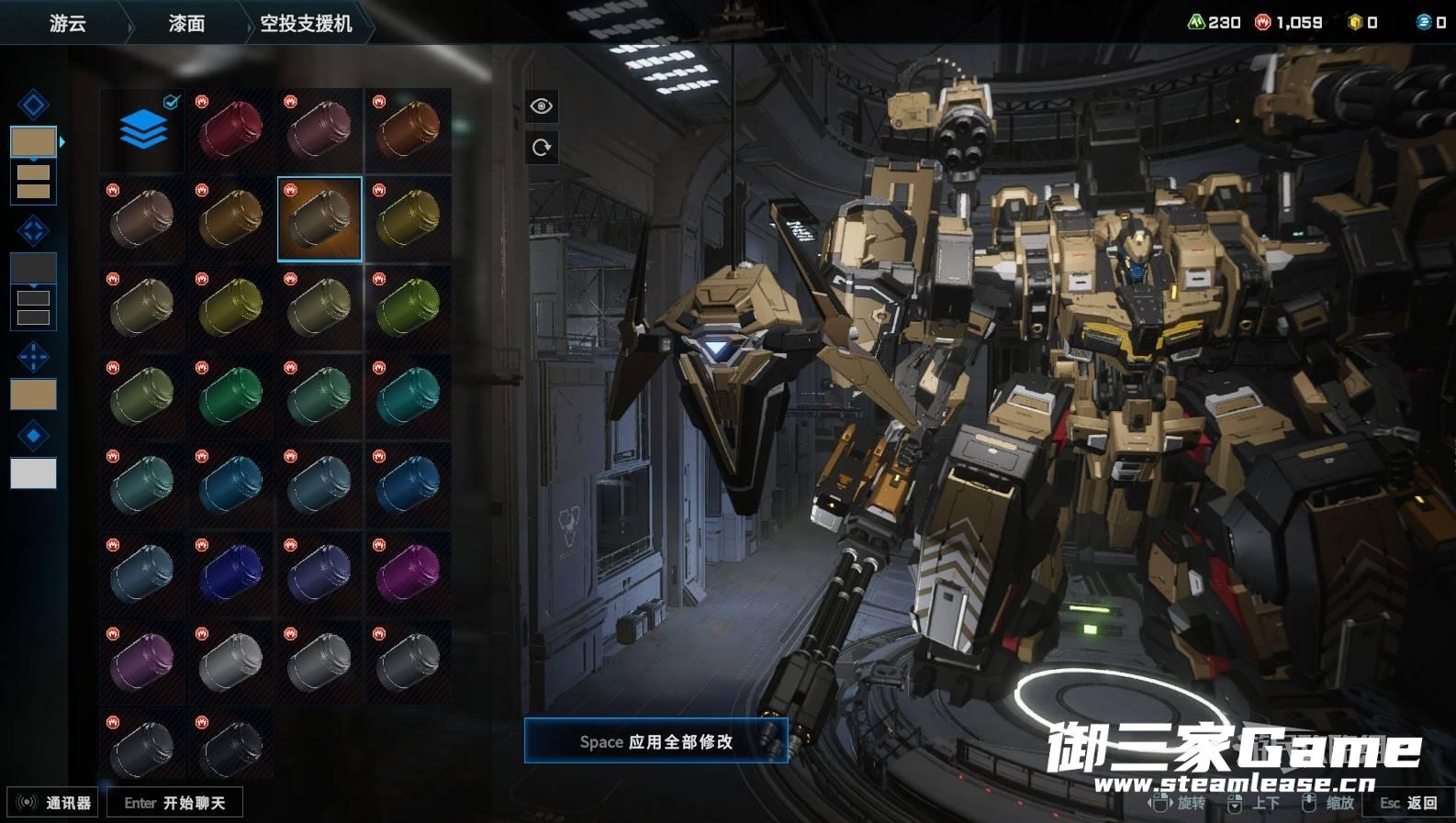Choose the silver gray paint can
The image size is (1456, 823).
tap(230, 661)
